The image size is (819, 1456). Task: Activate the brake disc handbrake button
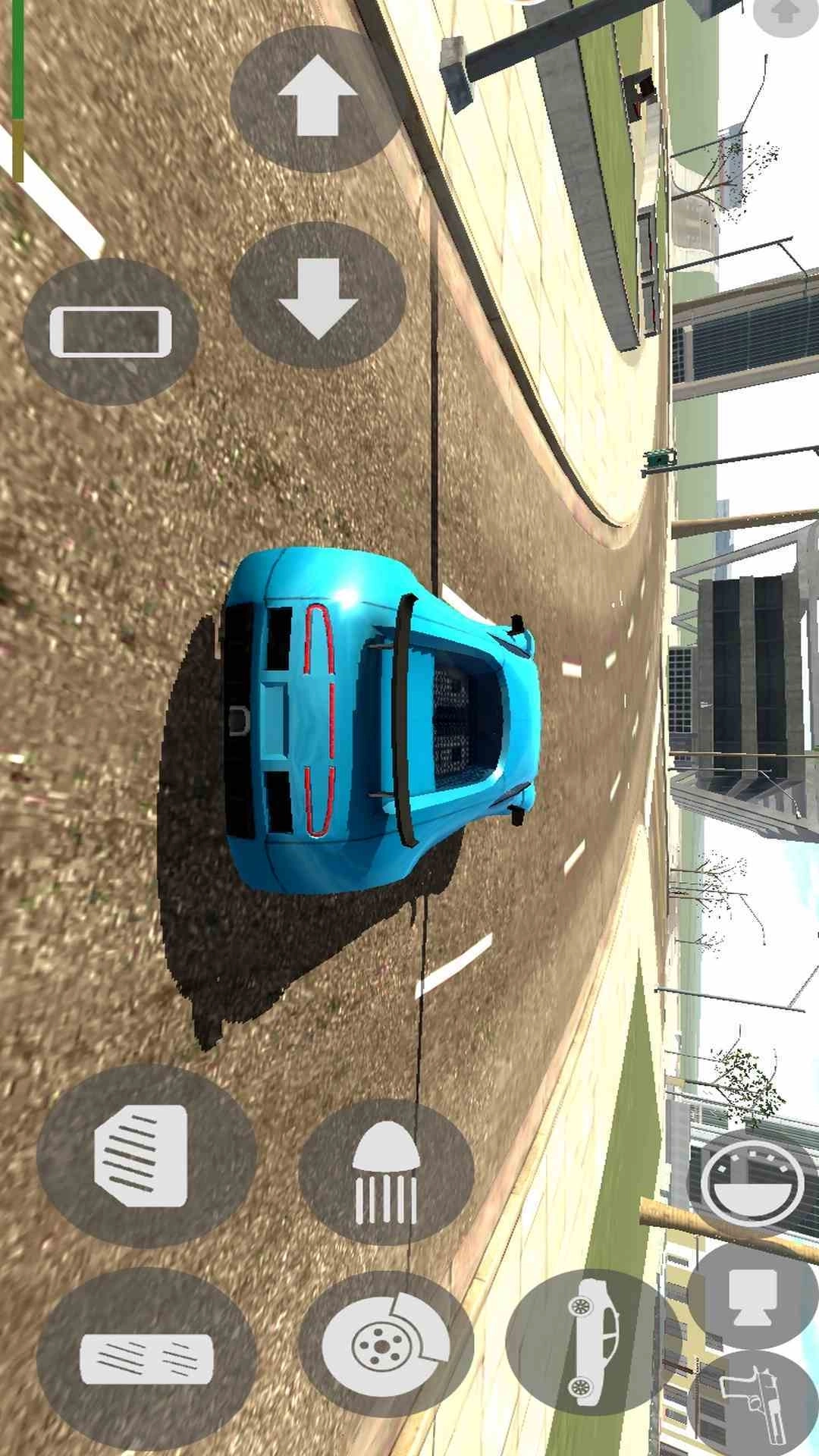tap(386, 1345)
